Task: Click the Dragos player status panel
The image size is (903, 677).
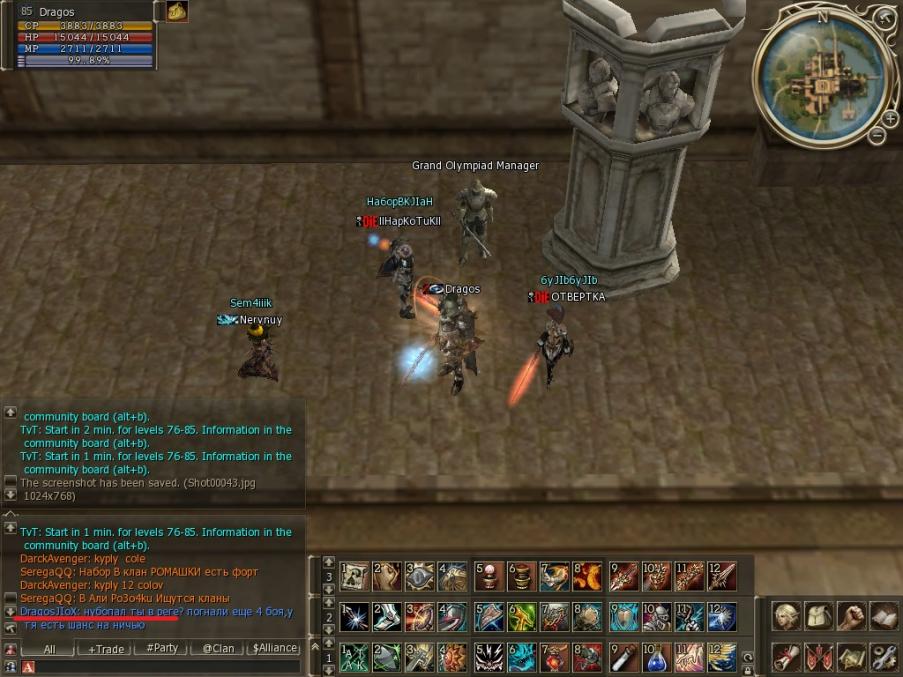Action: (85, 36)
